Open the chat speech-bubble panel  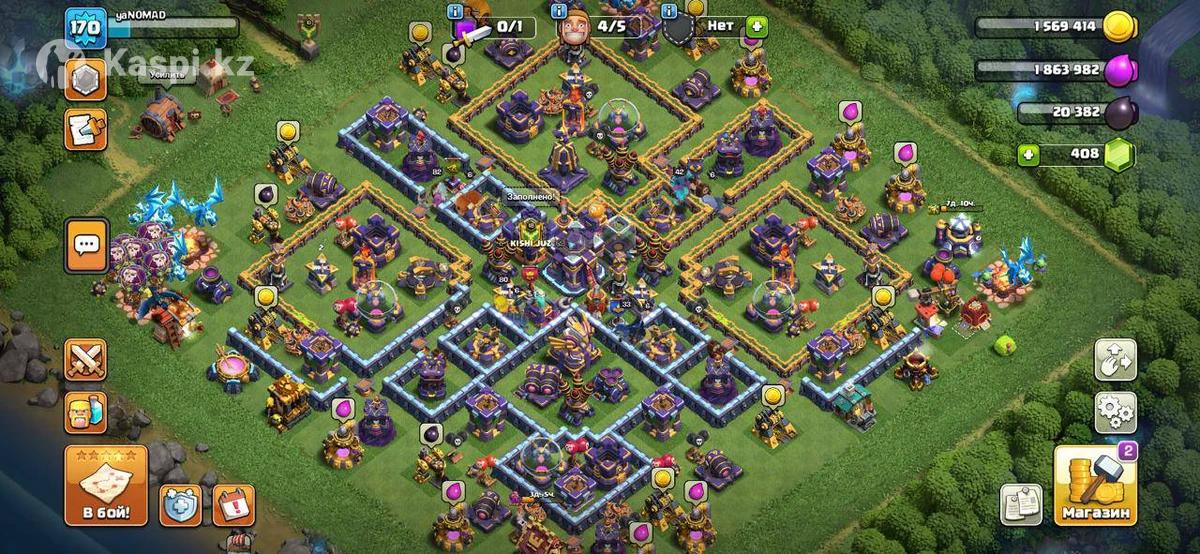click(x=86, y=244)
